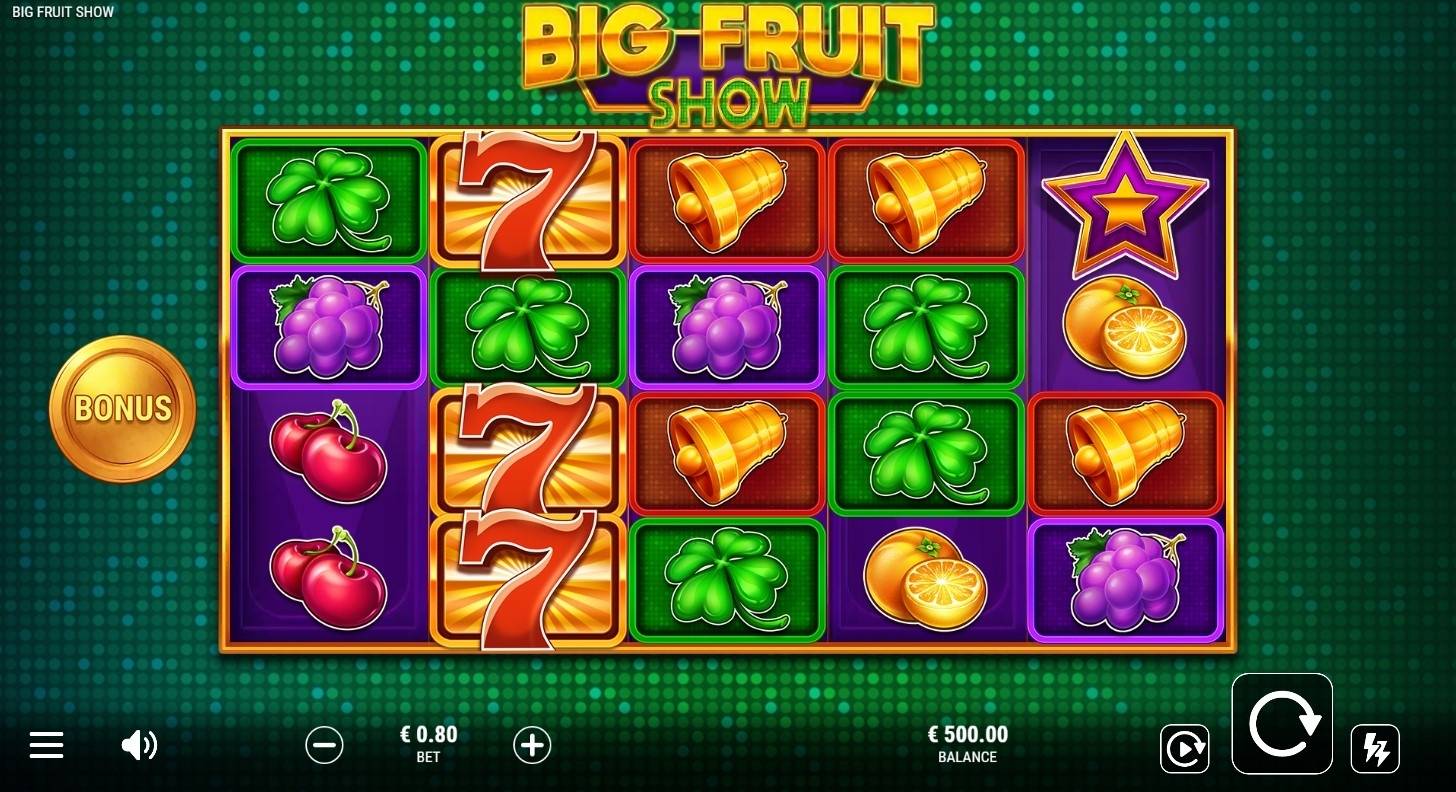Open the autoplay options icon
This screenshot has width=1456, height=792.
[x=1185, y=748]
